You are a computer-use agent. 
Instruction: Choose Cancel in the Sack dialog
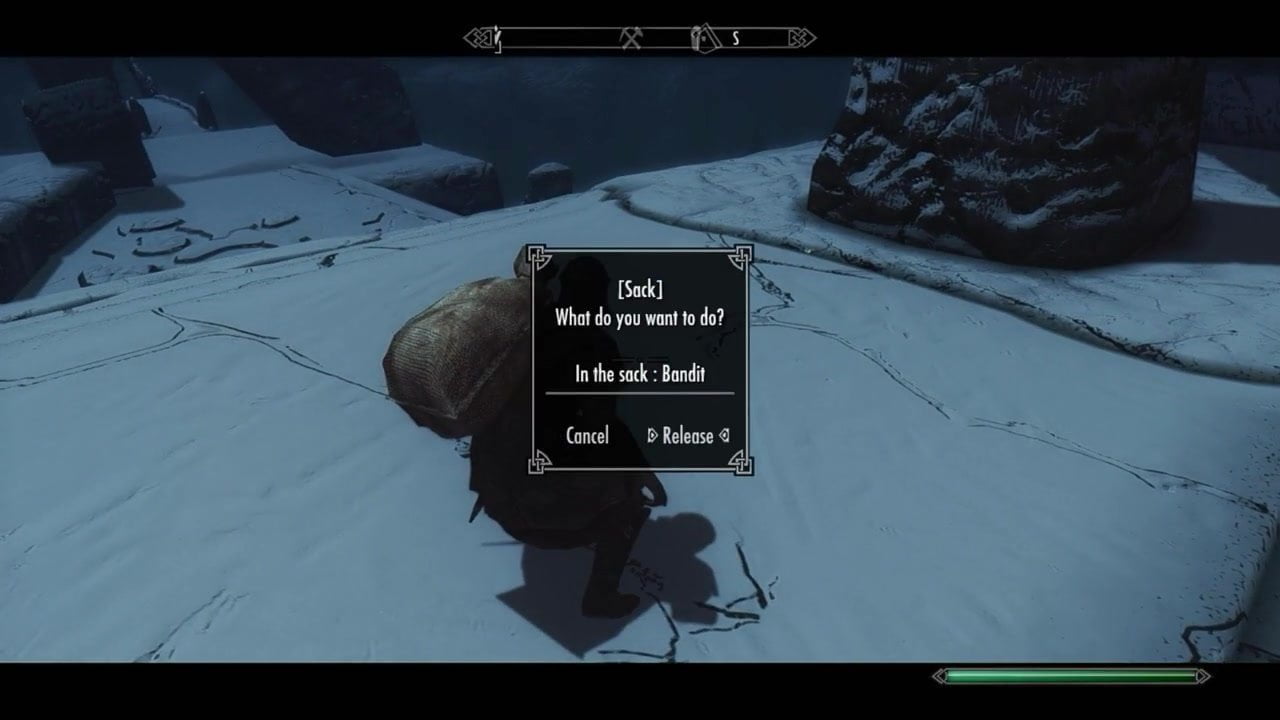coord(587,435)
